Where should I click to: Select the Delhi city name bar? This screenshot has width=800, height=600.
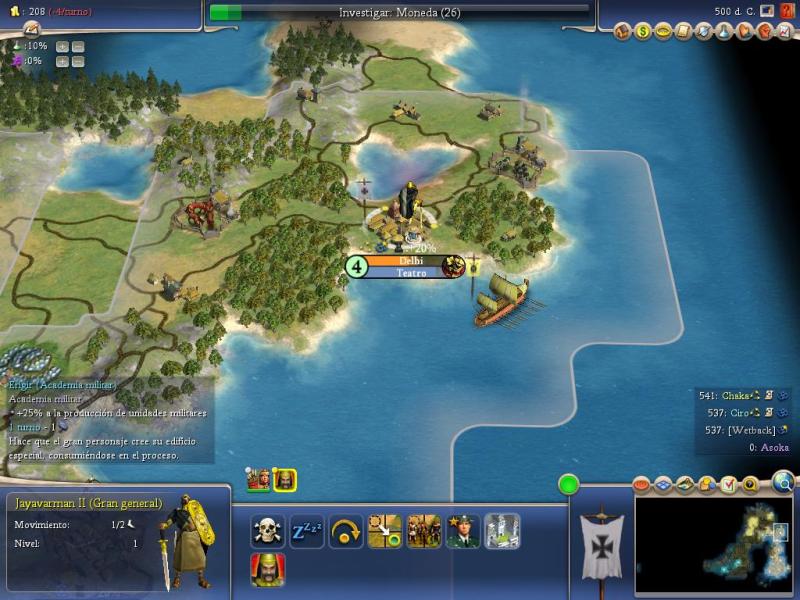pyautogui.click(x=411, y=261)
